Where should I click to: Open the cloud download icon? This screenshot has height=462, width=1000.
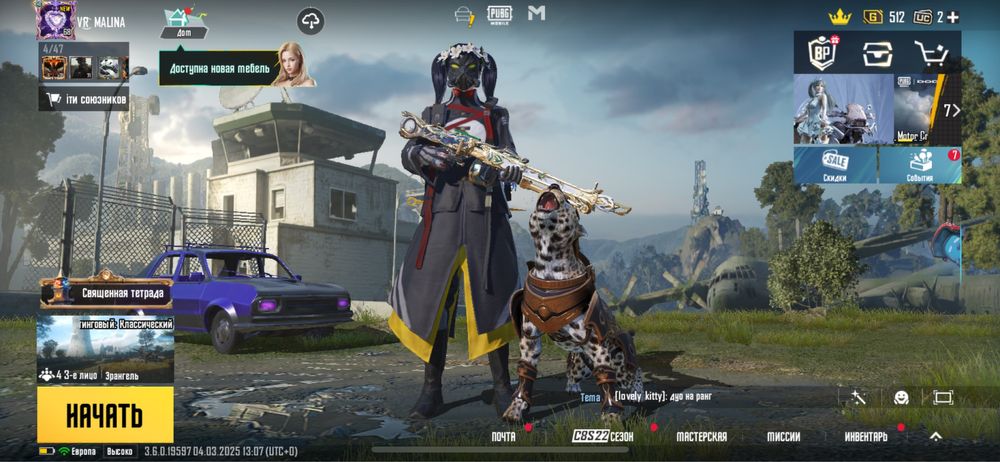point(311,20)
